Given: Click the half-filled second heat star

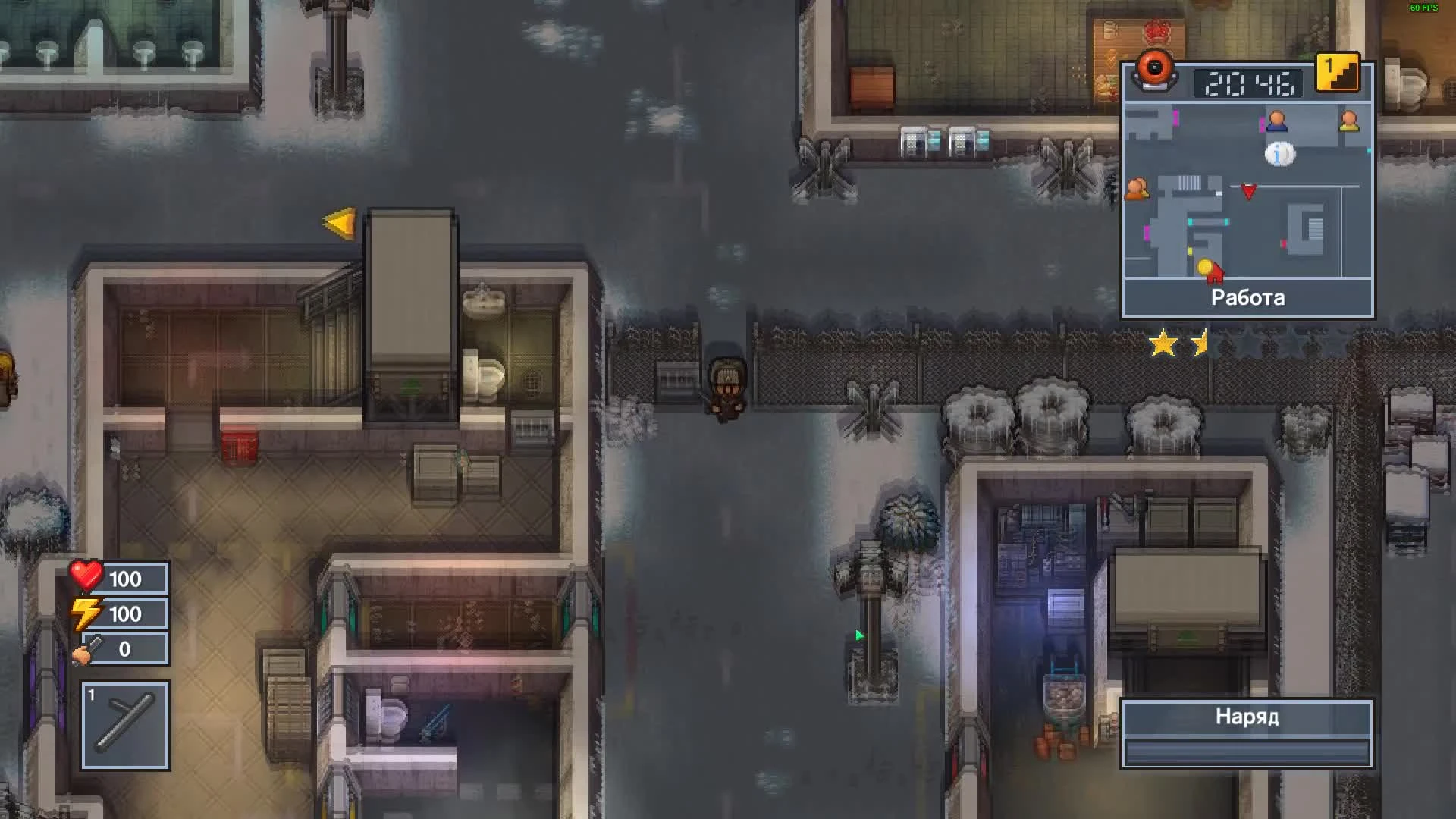Looking at the screenshot, I should [x=1200, y=344].
